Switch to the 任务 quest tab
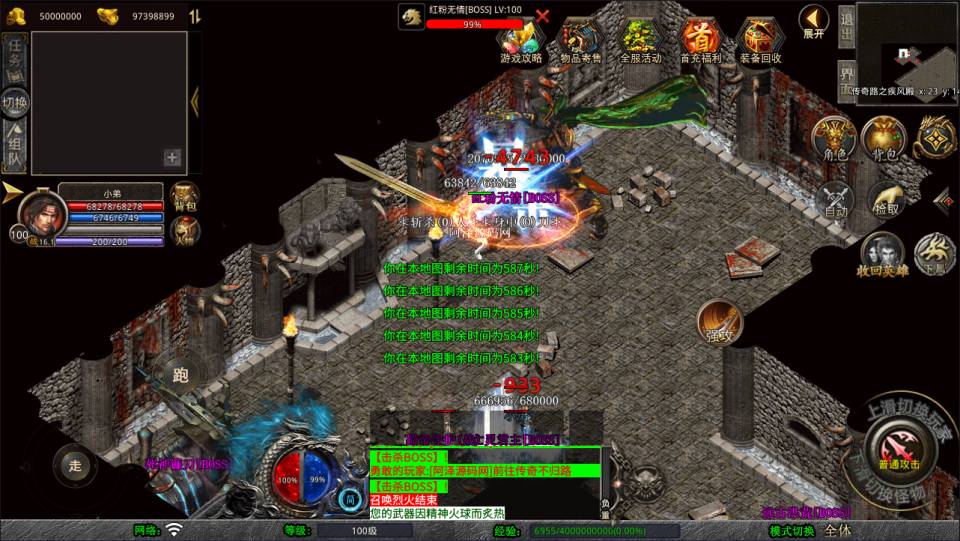Image resolution: width=960 pixels, height=541 pixels. click(15, 57)
